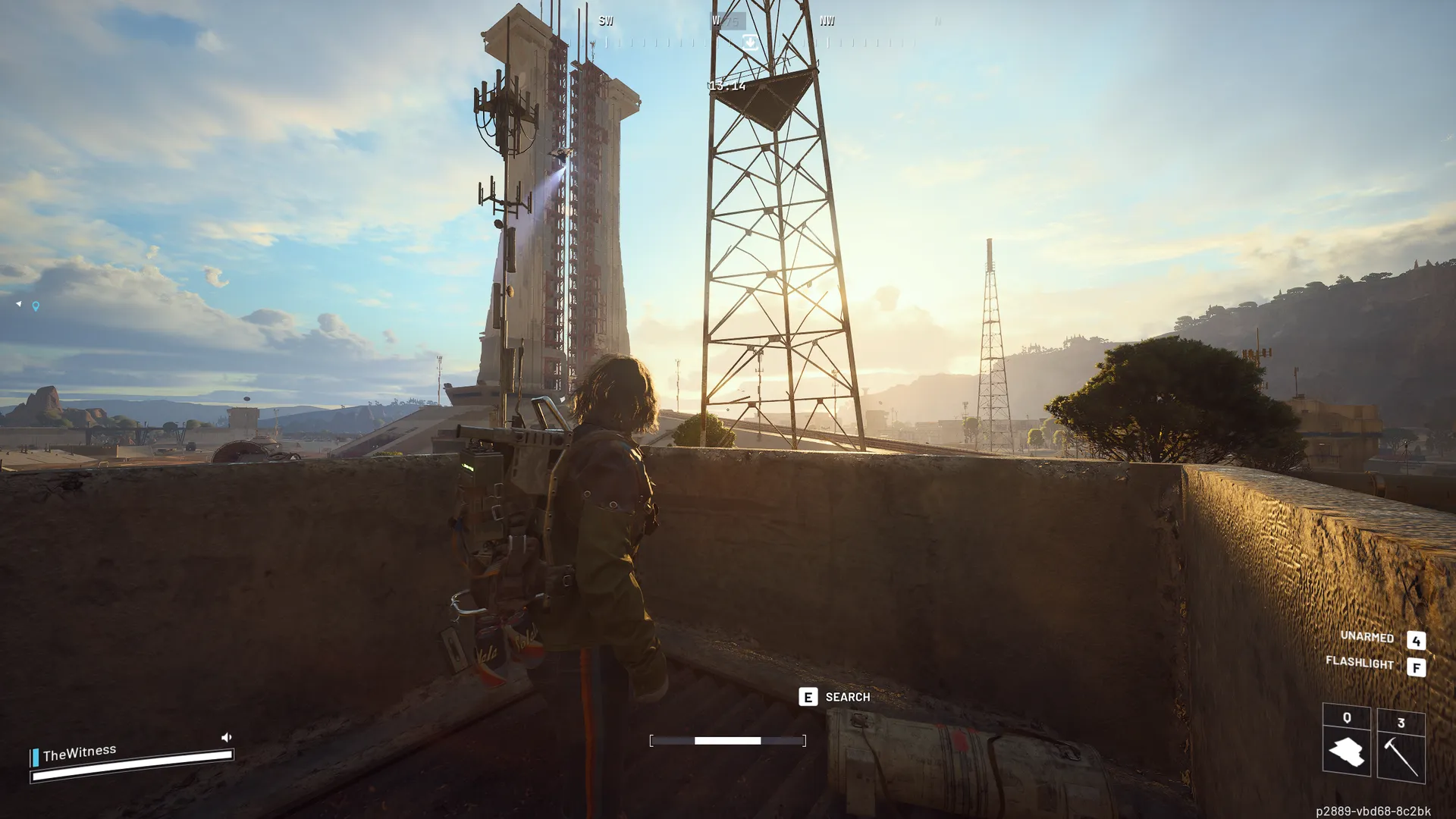Click the TheWitness player name tag
This screenshot has width=1456, height=819.
79,753
